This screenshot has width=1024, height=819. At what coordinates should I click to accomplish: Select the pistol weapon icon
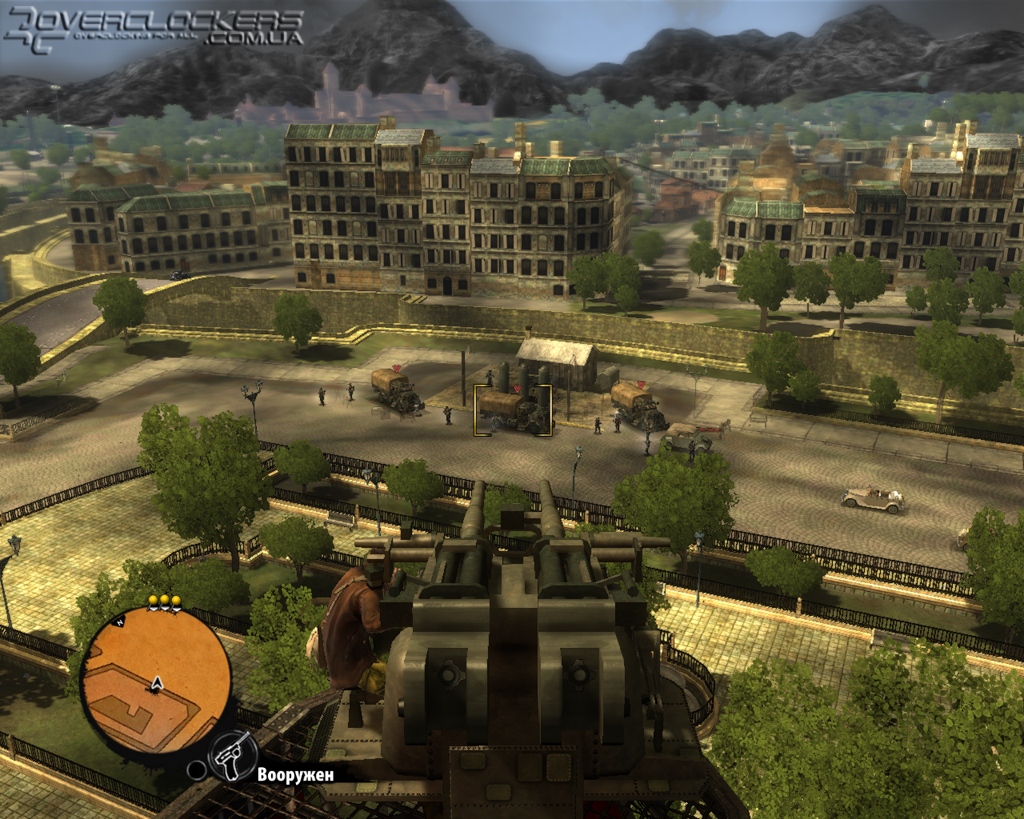click(233, 754)
